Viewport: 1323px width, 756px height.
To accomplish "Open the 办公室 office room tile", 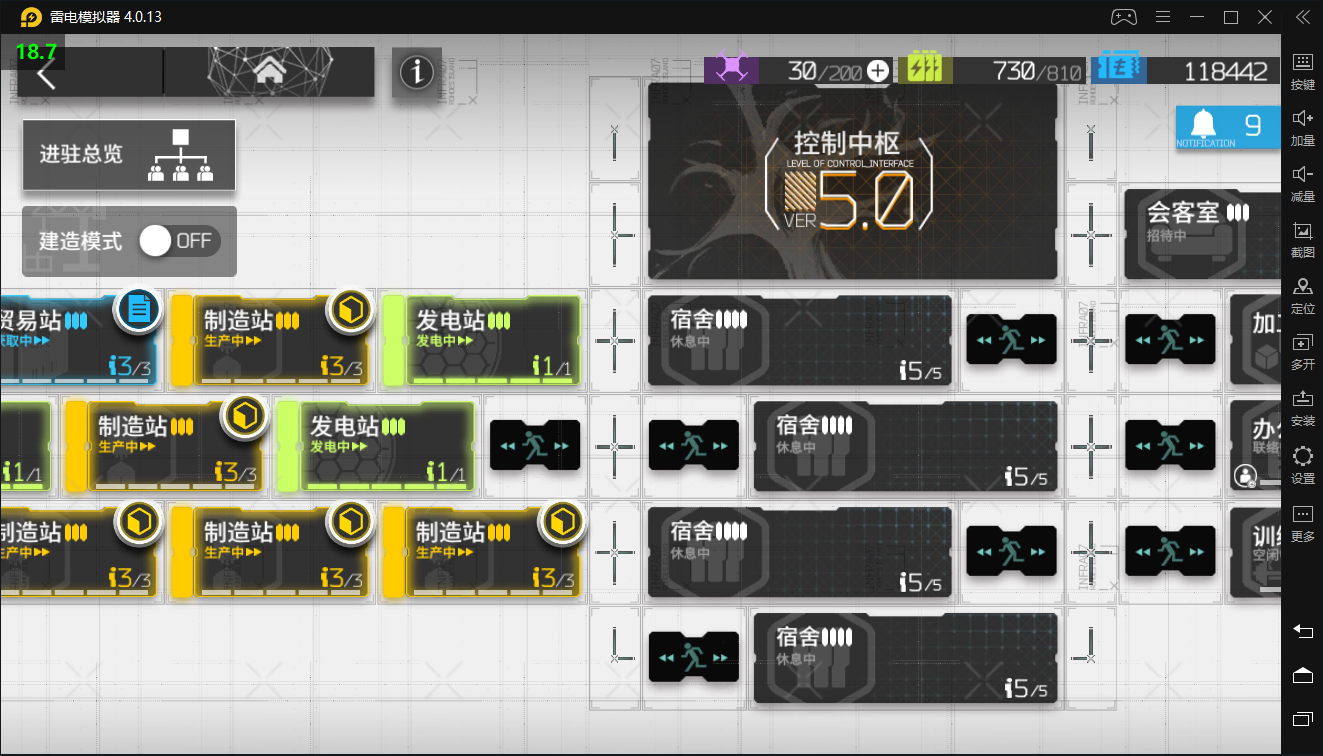I will coord(1254,445).
